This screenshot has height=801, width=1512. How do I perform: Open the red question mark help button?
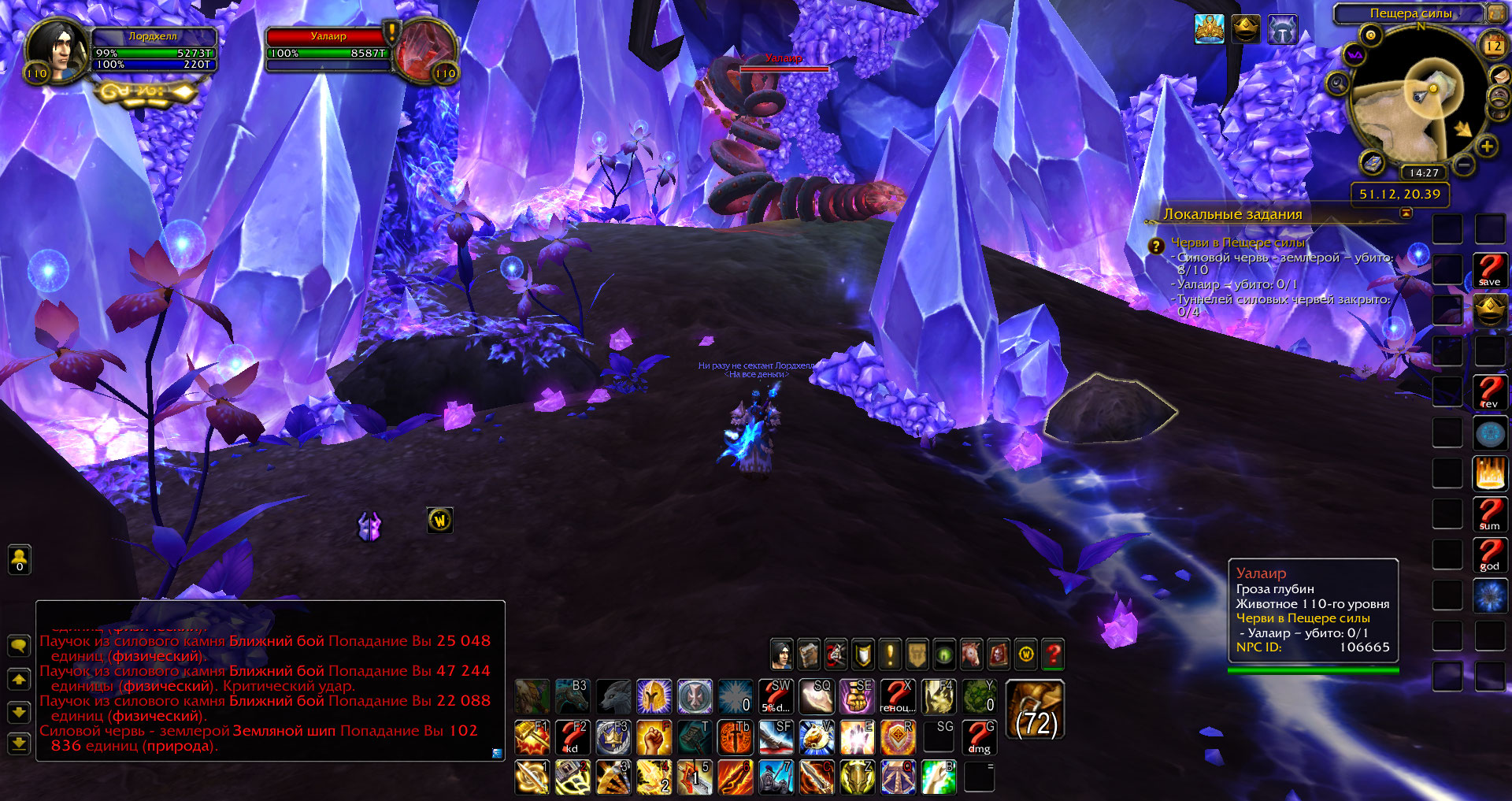[x=1053, y=654]
